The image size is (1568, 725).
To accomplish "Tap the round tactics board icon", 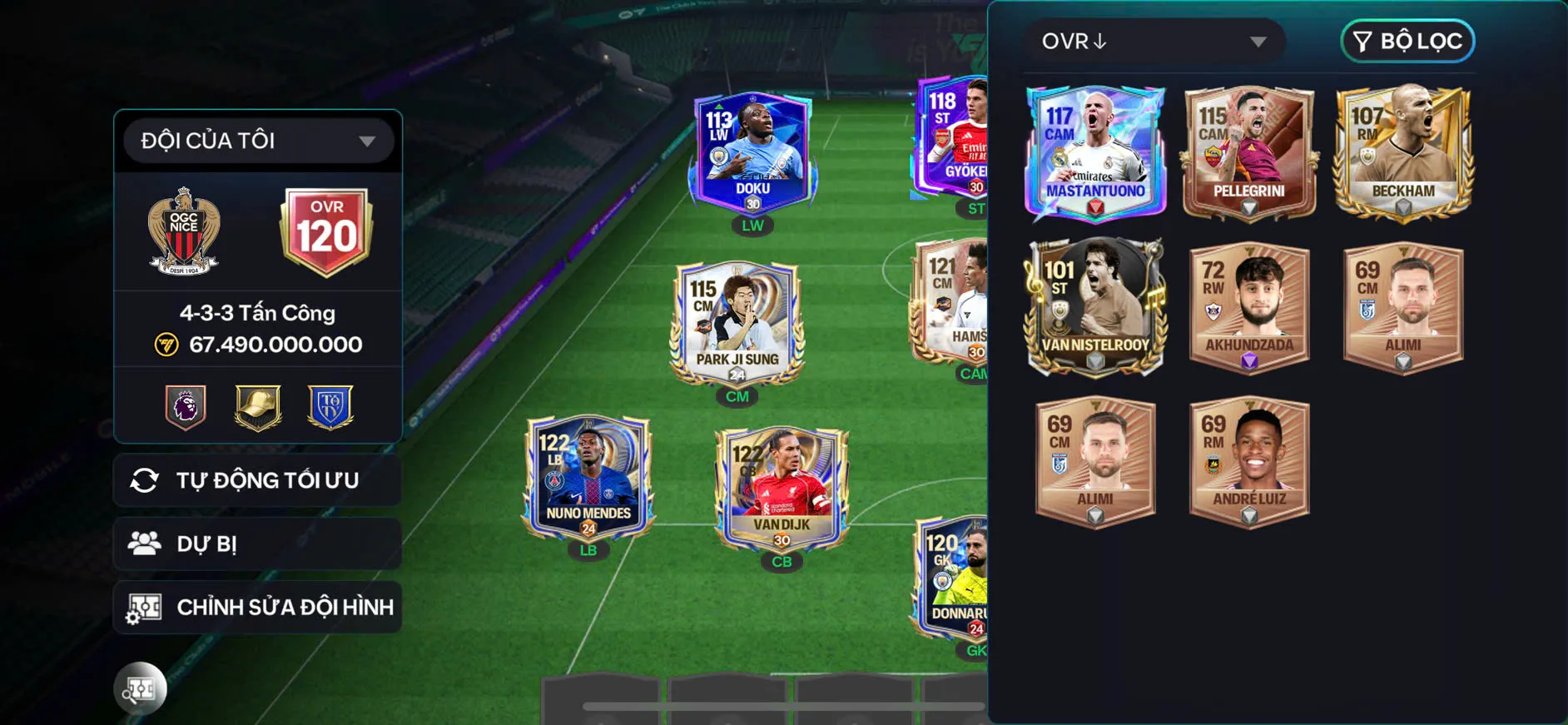I will [x=140, y=688].
